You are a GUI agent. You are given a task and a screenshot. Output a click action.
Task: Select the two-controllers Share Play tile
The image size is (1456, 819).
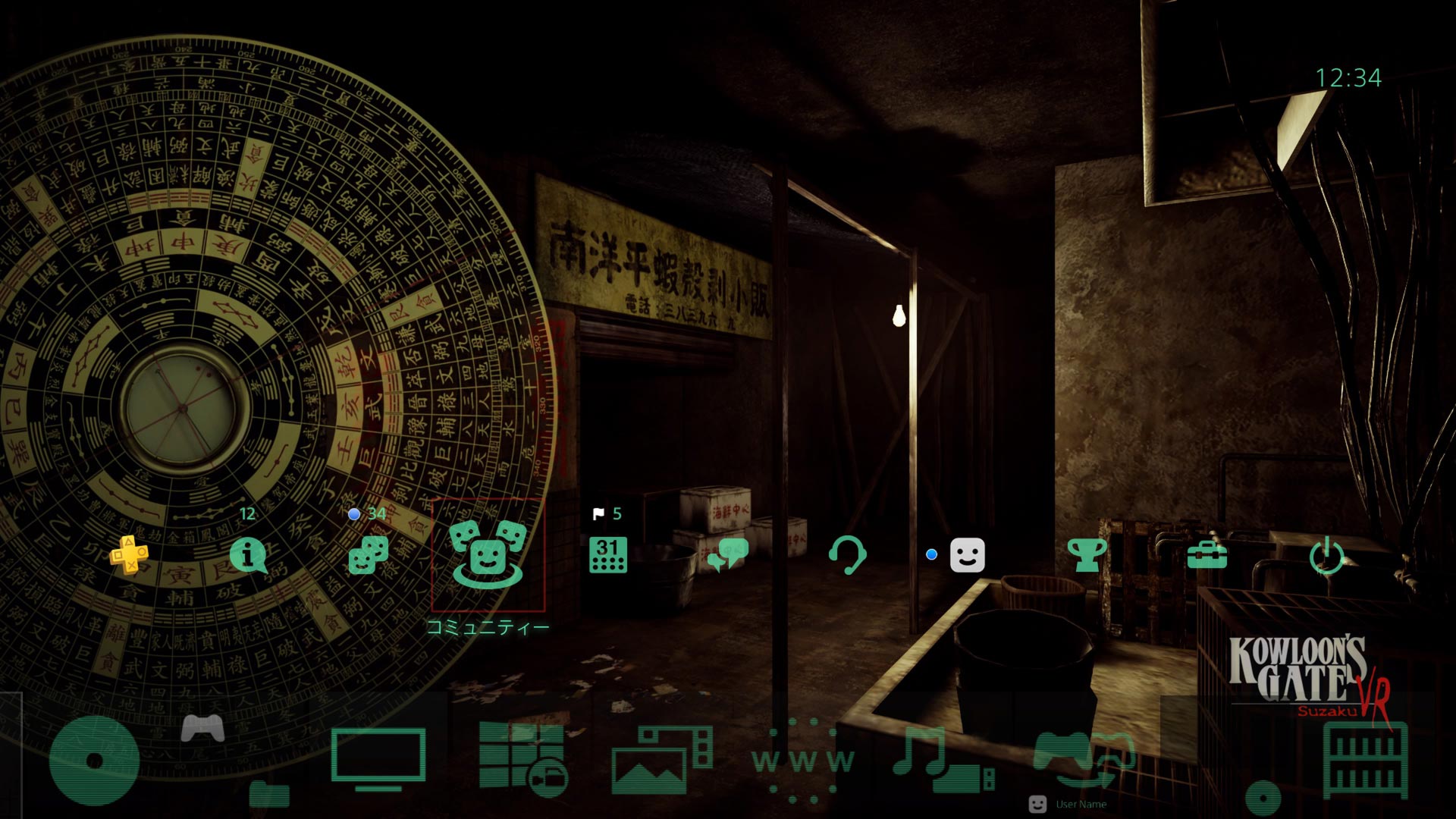pyautogui.click(x=1083, y=758)
